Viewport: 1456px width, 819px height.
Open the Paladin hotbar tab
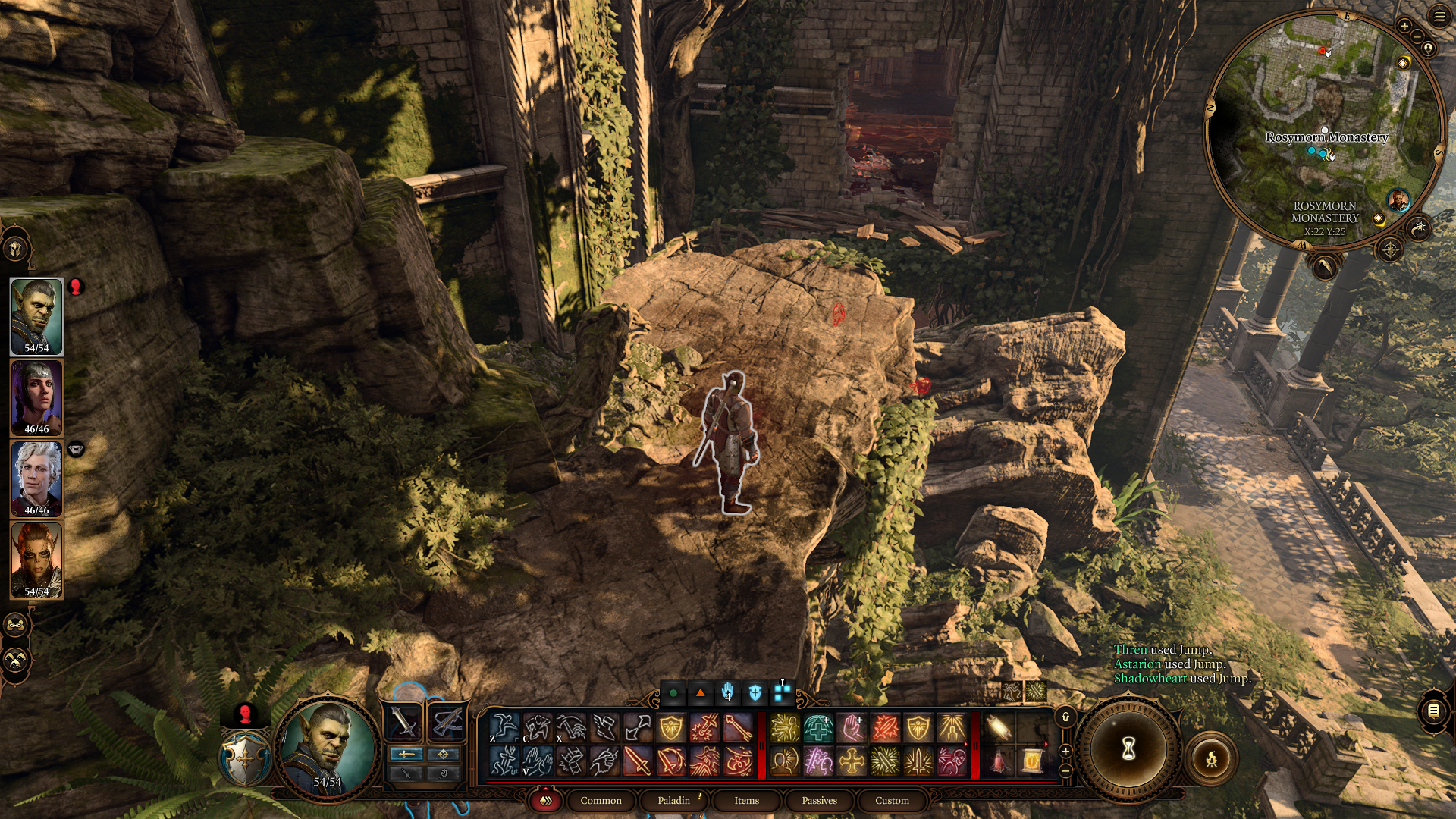click(x=673, y=800)
